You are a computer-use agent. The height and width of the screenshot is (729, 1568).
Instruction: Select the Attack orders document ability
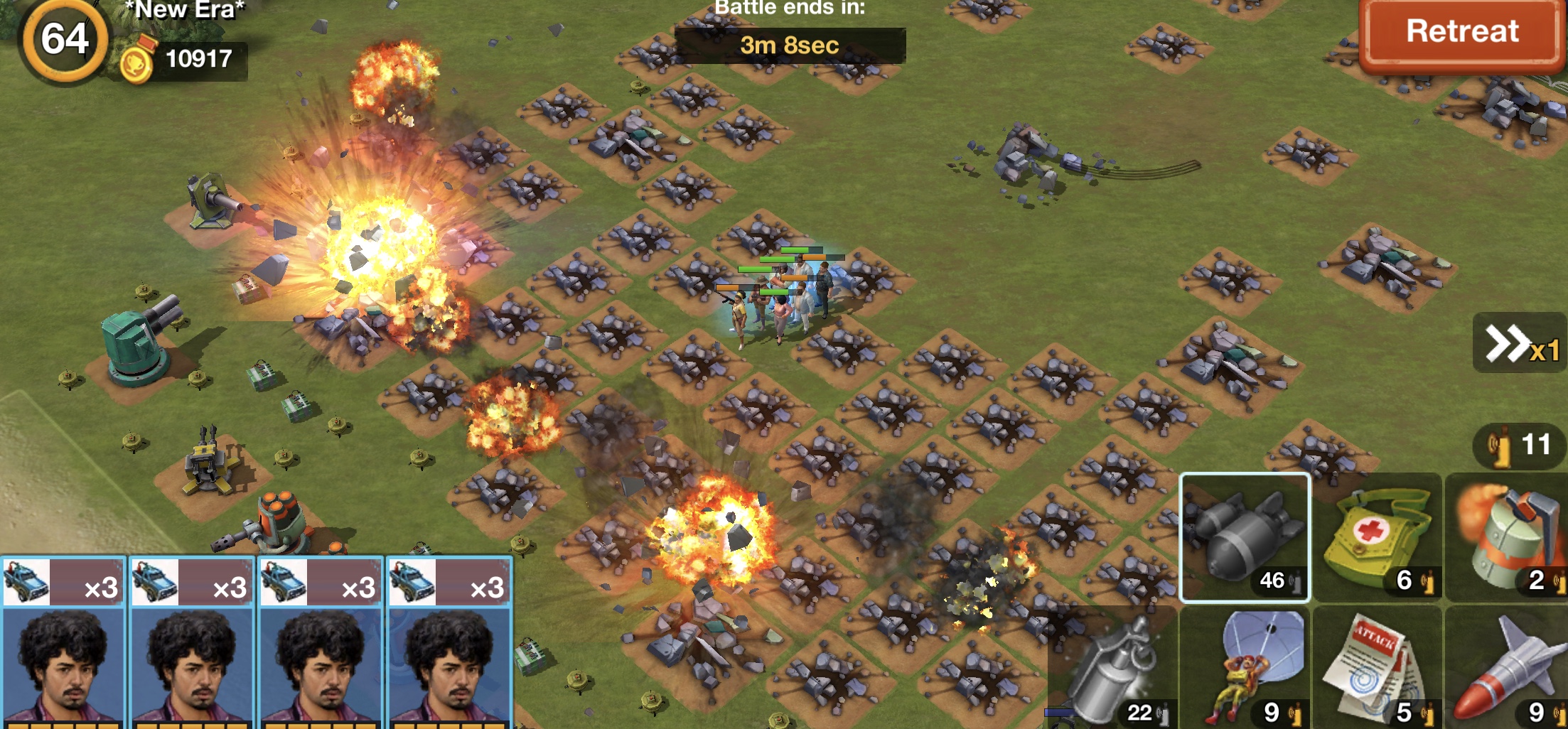click(1377, 669)
